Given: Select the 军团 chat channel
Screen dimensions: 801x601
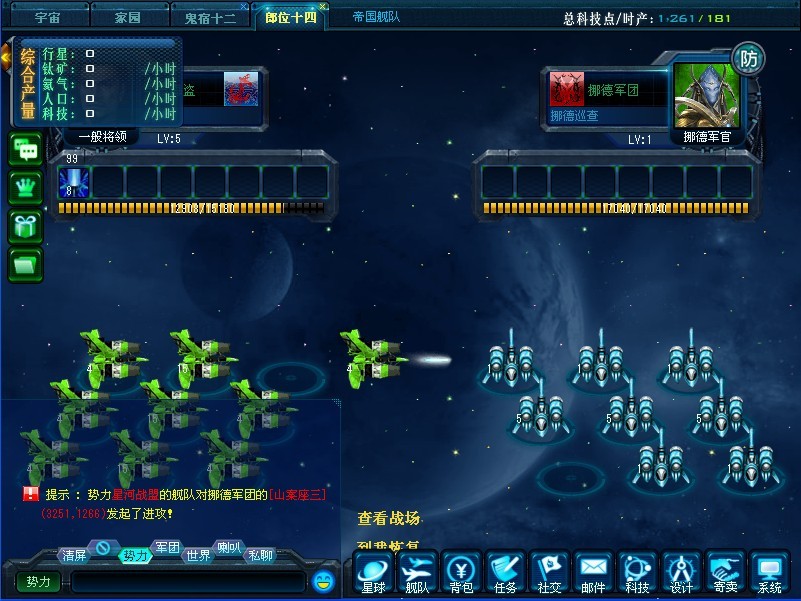Looking at the screenshot, I should (167, 547).
